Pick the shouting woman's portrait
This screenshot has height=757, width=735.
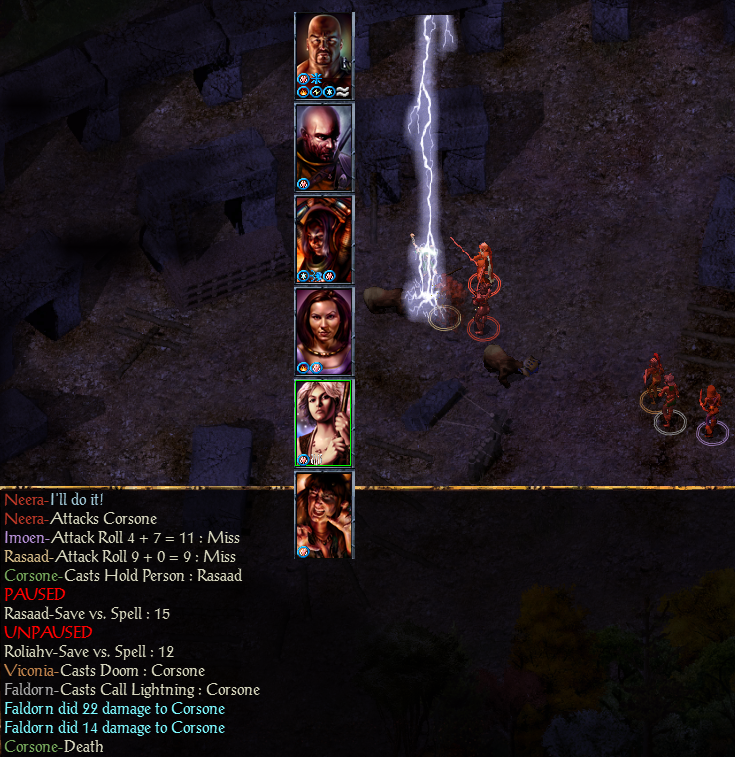[324, 514]
